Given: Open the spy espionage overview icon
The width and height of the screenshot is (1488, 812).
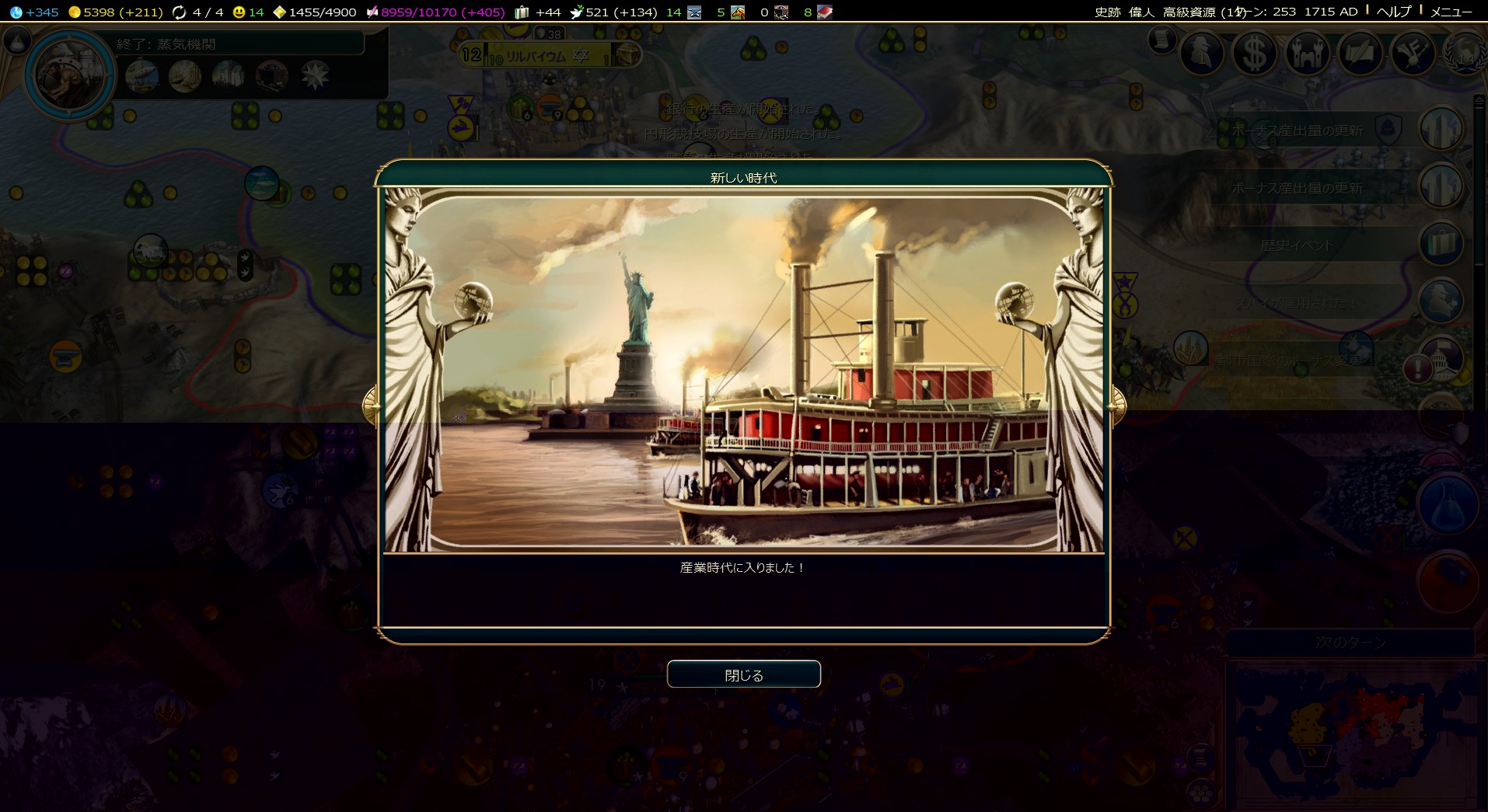Looking at the screenshot, I should tap(1202, 54).
